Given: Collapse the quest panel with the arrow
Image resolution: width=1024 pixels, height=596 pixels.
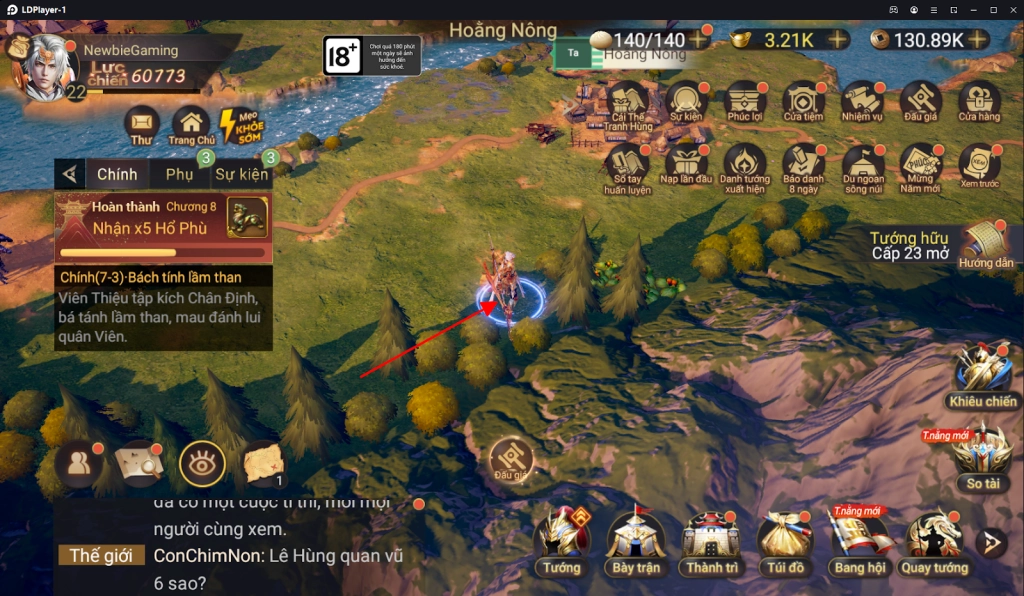Looking at the screenshot, I should coord(69,174).
